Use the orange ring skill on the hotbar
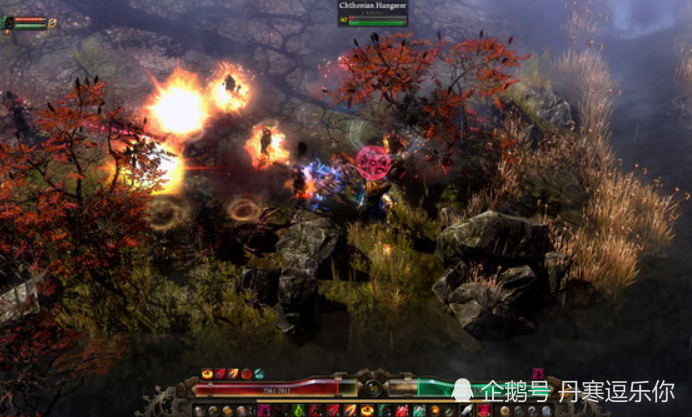The image size is (692, 417). pyautogui.click(x=367, y=410)
